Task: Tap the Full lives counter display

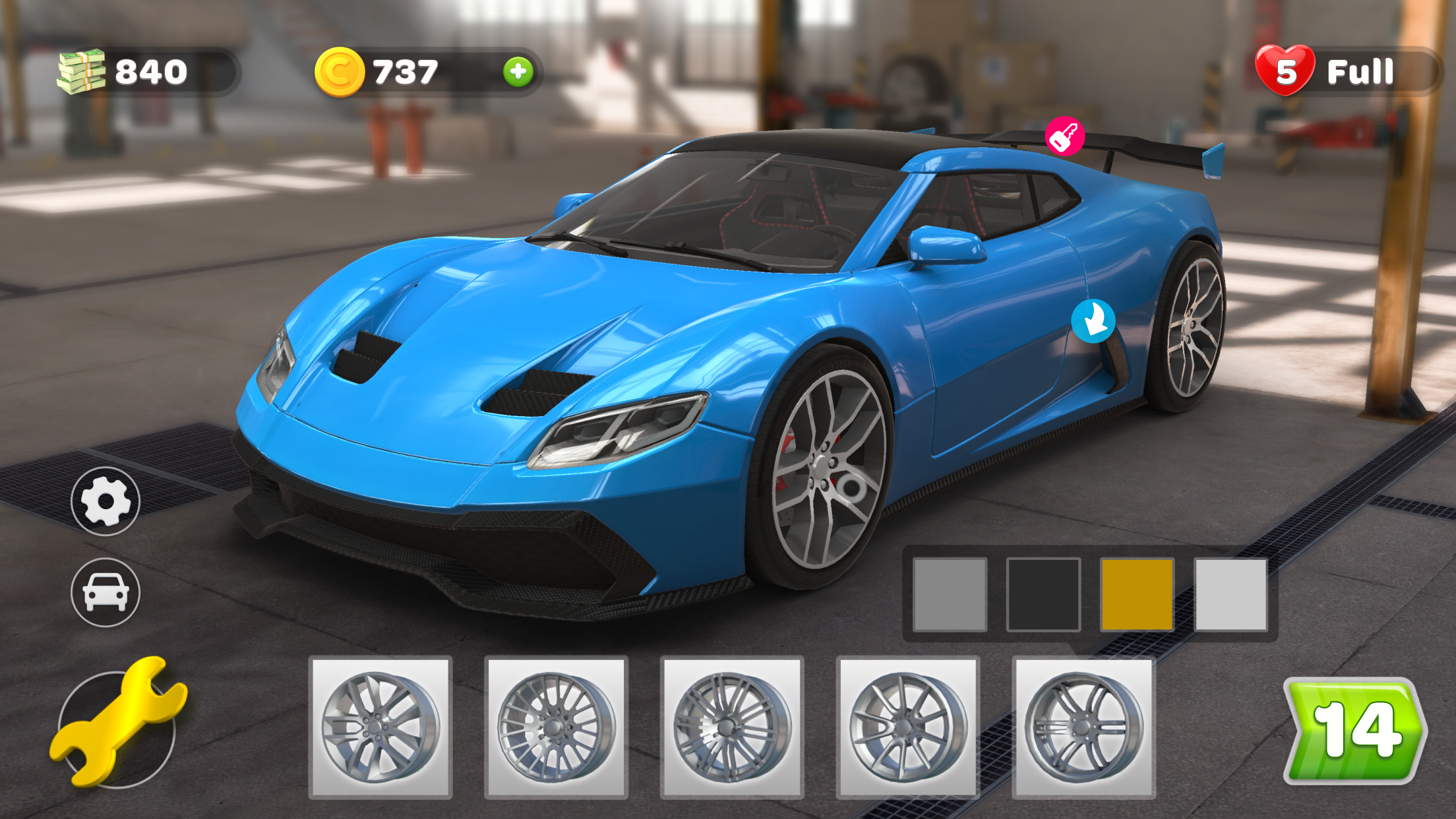Action: [x=1360, y=71]
